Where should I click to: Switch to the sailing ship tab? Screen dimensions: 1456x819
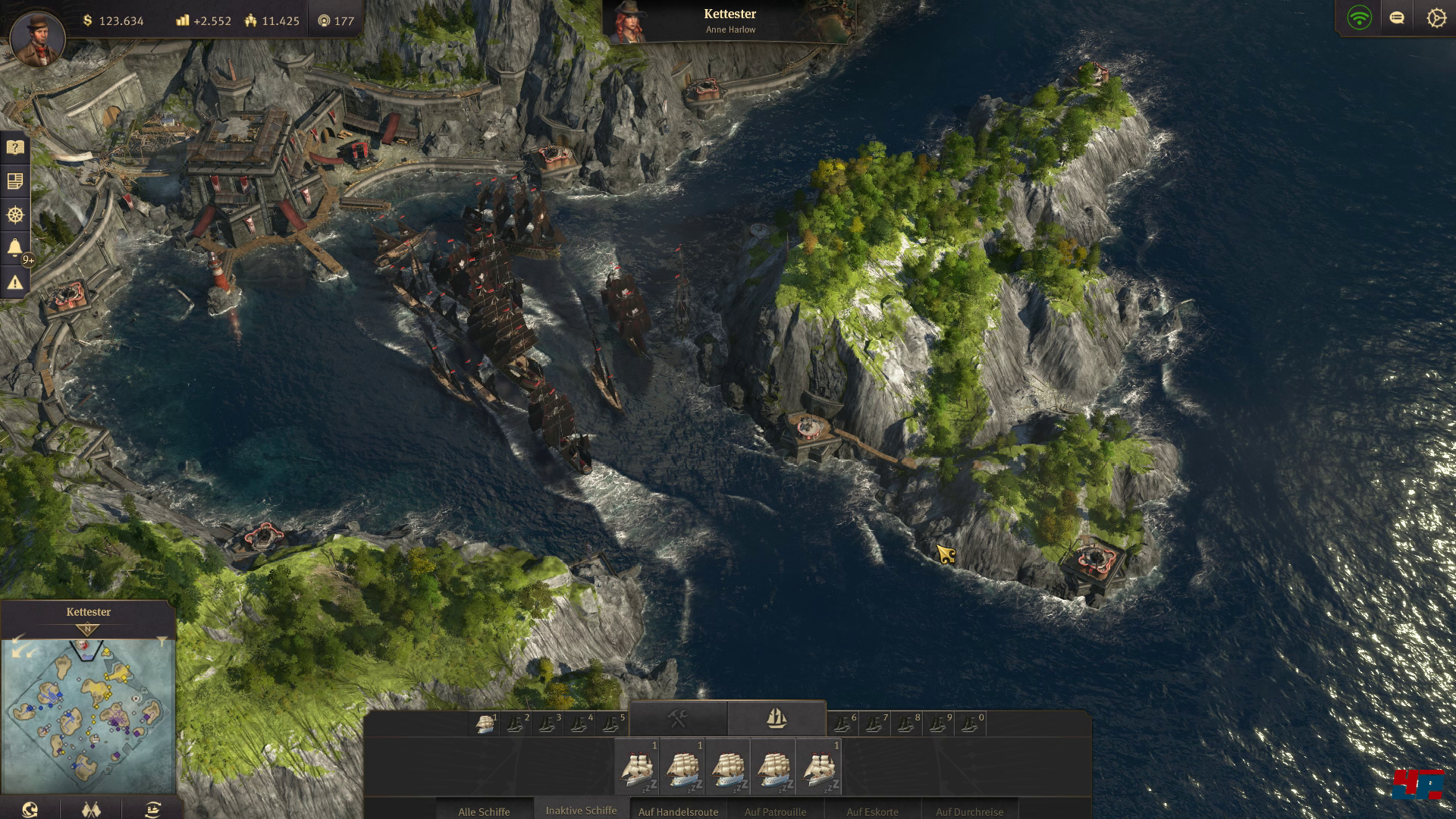(776, 718)
